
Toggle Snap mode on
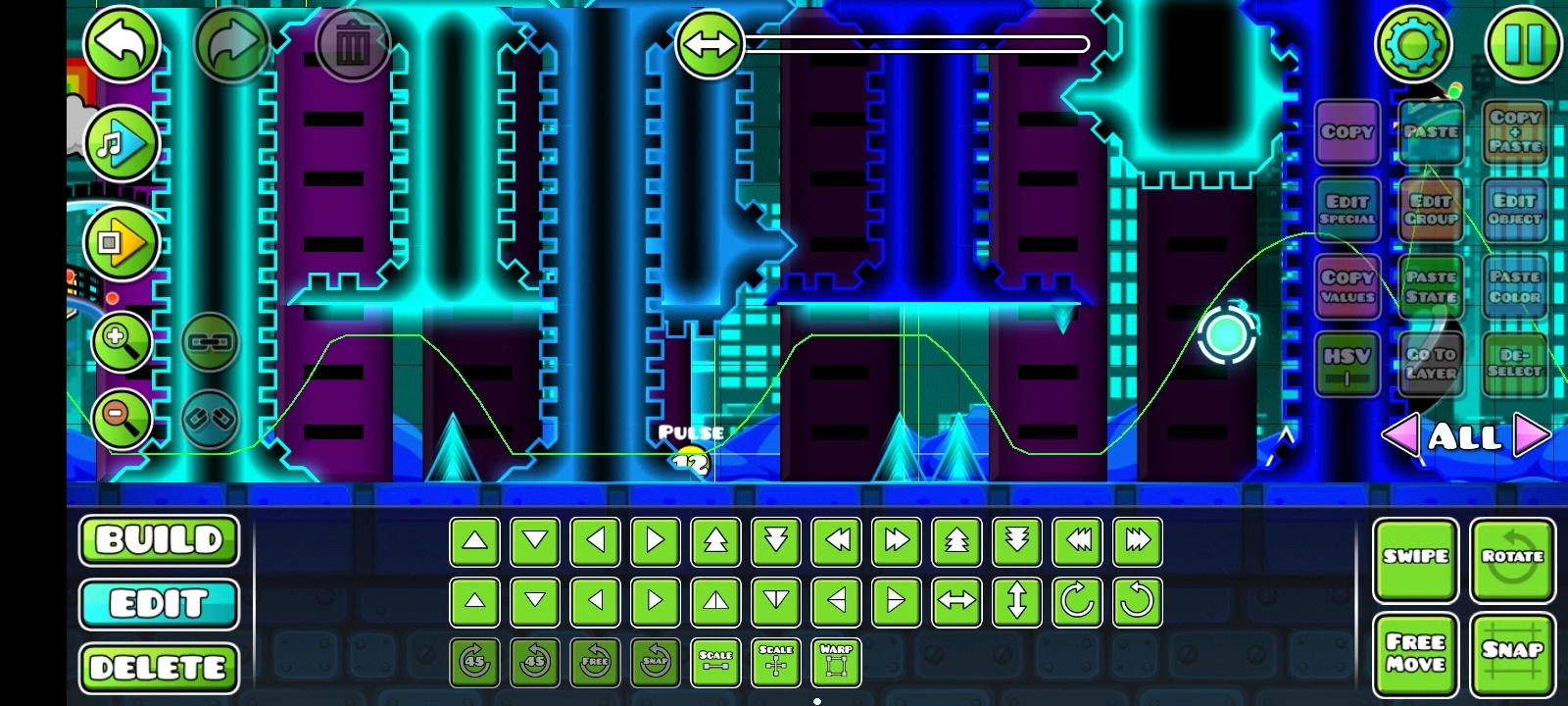click(1513, 650)
